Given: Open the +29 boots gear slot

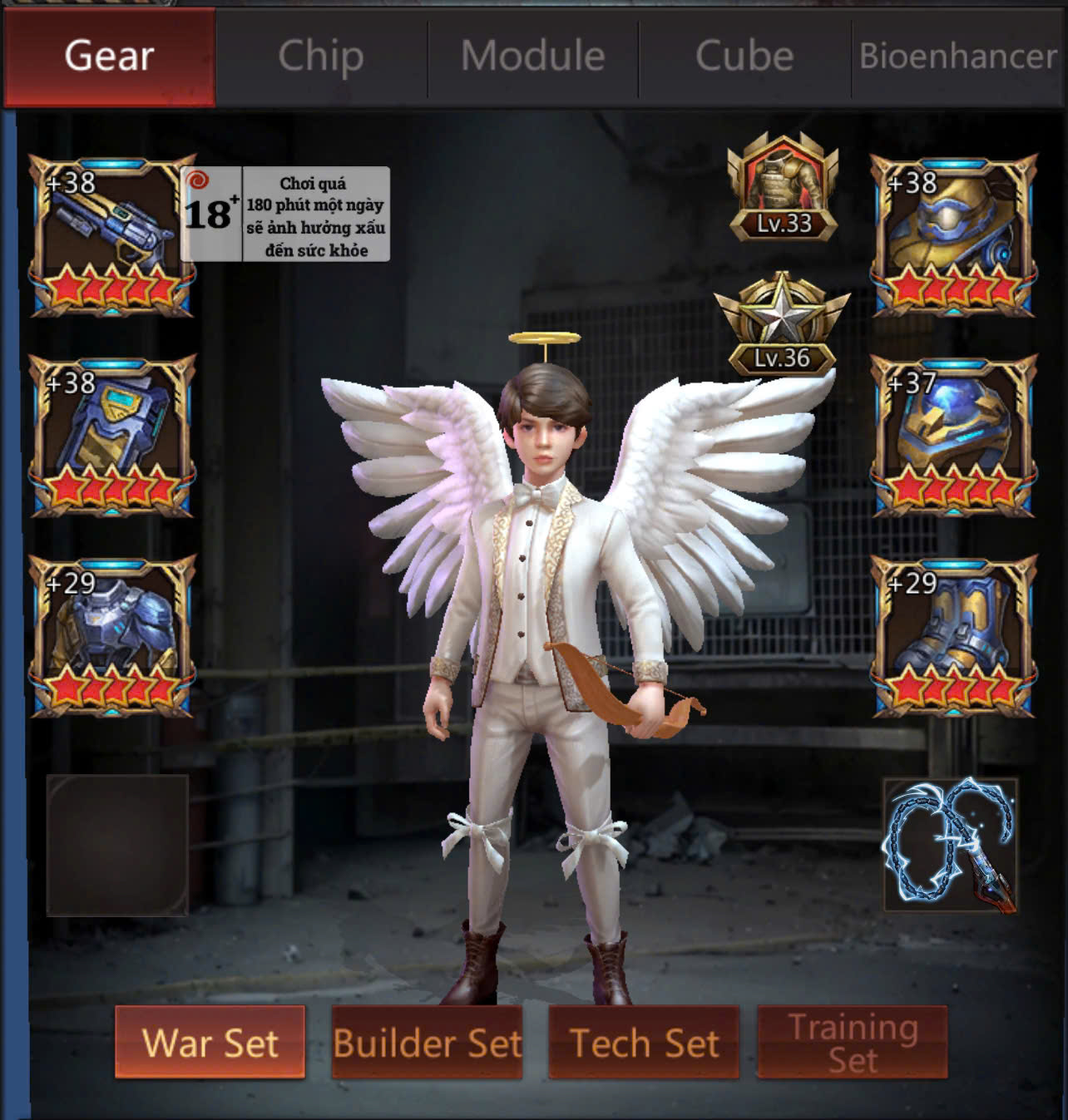Looking at the screenshot, I should click(953, 636).
